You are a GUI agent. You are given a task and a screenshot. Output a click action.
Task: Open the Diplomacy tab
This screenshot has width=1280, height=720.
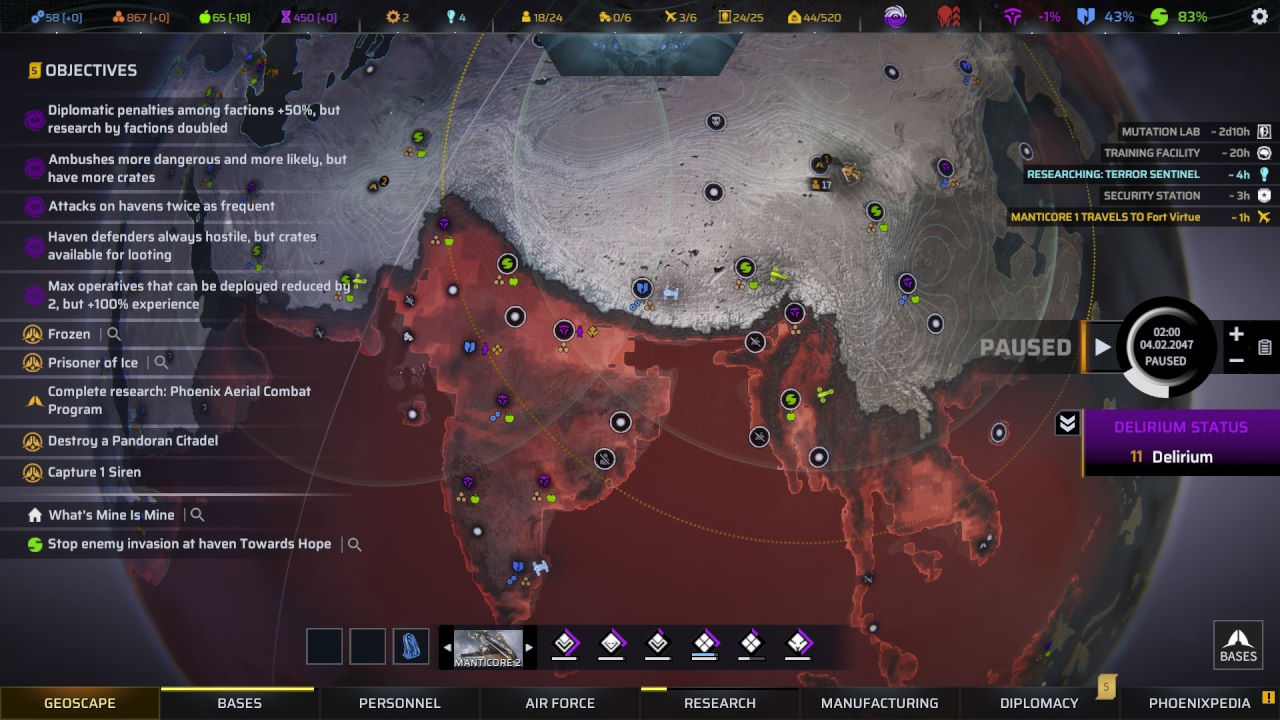pos(1039,703)
